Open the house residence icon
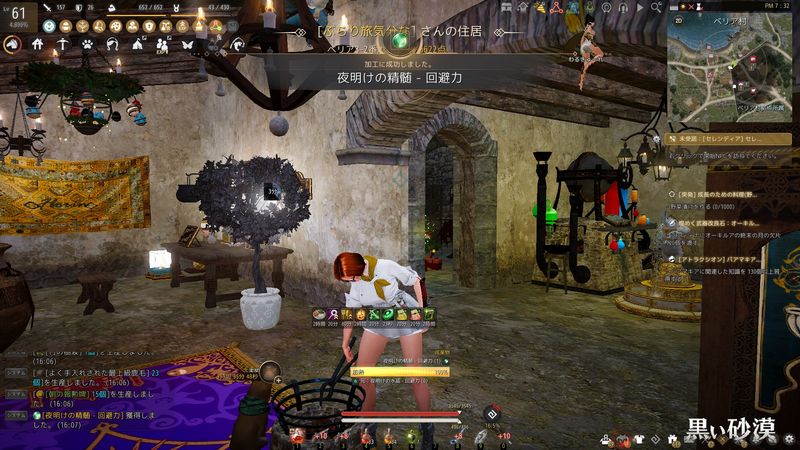Viewport: 800px width, 450px height. [38, 44]
